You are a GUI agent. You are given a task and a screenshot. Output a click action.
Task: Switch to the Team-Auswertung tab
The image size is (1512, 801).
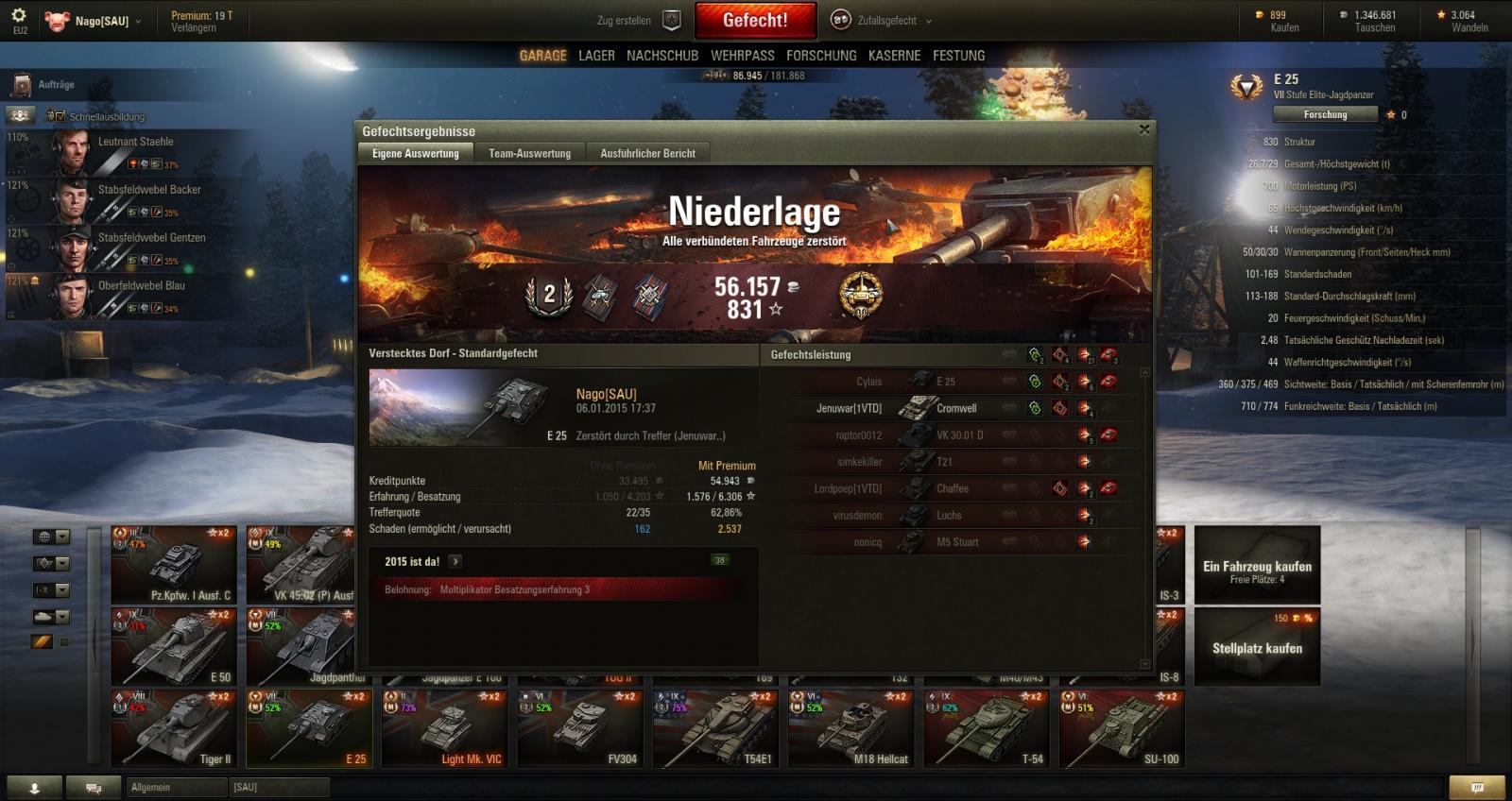529,153
